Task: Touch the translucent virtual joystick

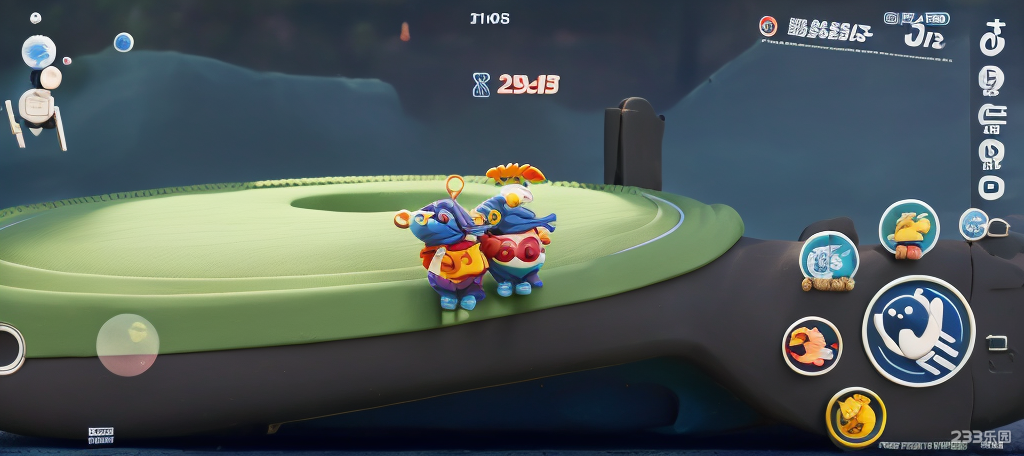Action: [128, 345]
